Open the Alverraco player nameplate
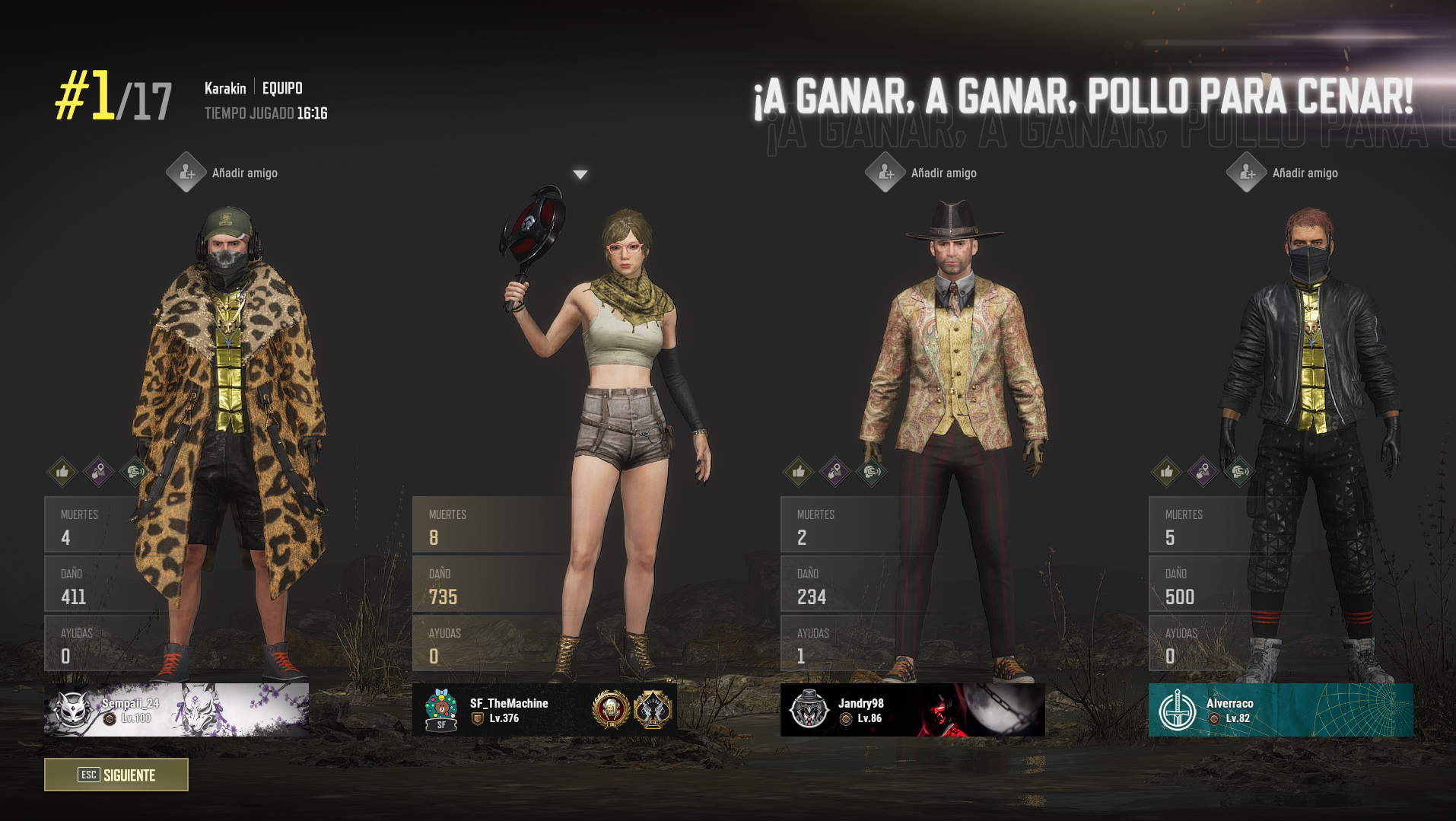The width and height of the screenshot is (1456, 821). [x=1281, y=710]
